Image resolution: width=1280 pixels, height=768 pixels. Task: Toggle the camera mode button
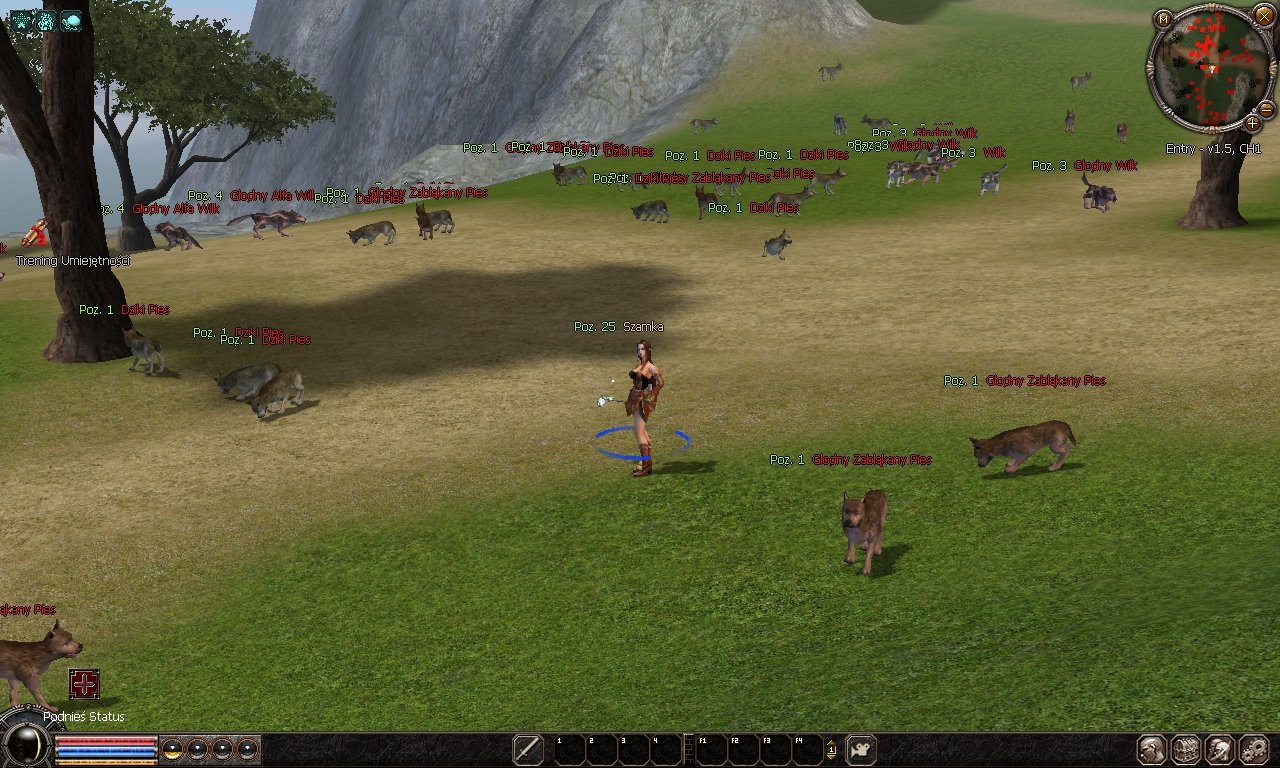[861, 749]
